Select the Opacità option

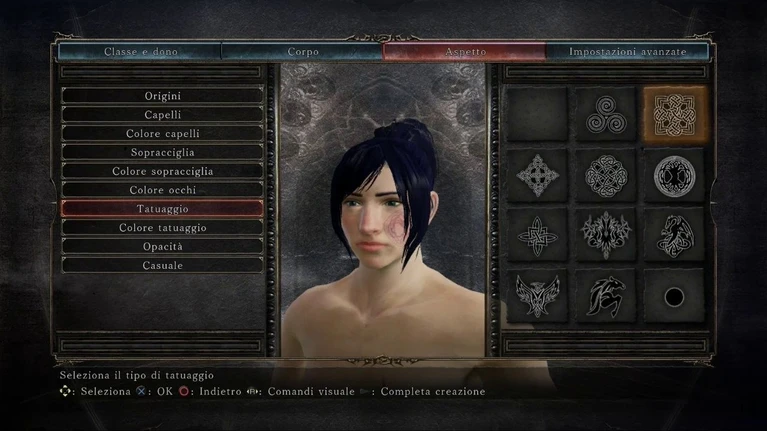click(162, 246)
